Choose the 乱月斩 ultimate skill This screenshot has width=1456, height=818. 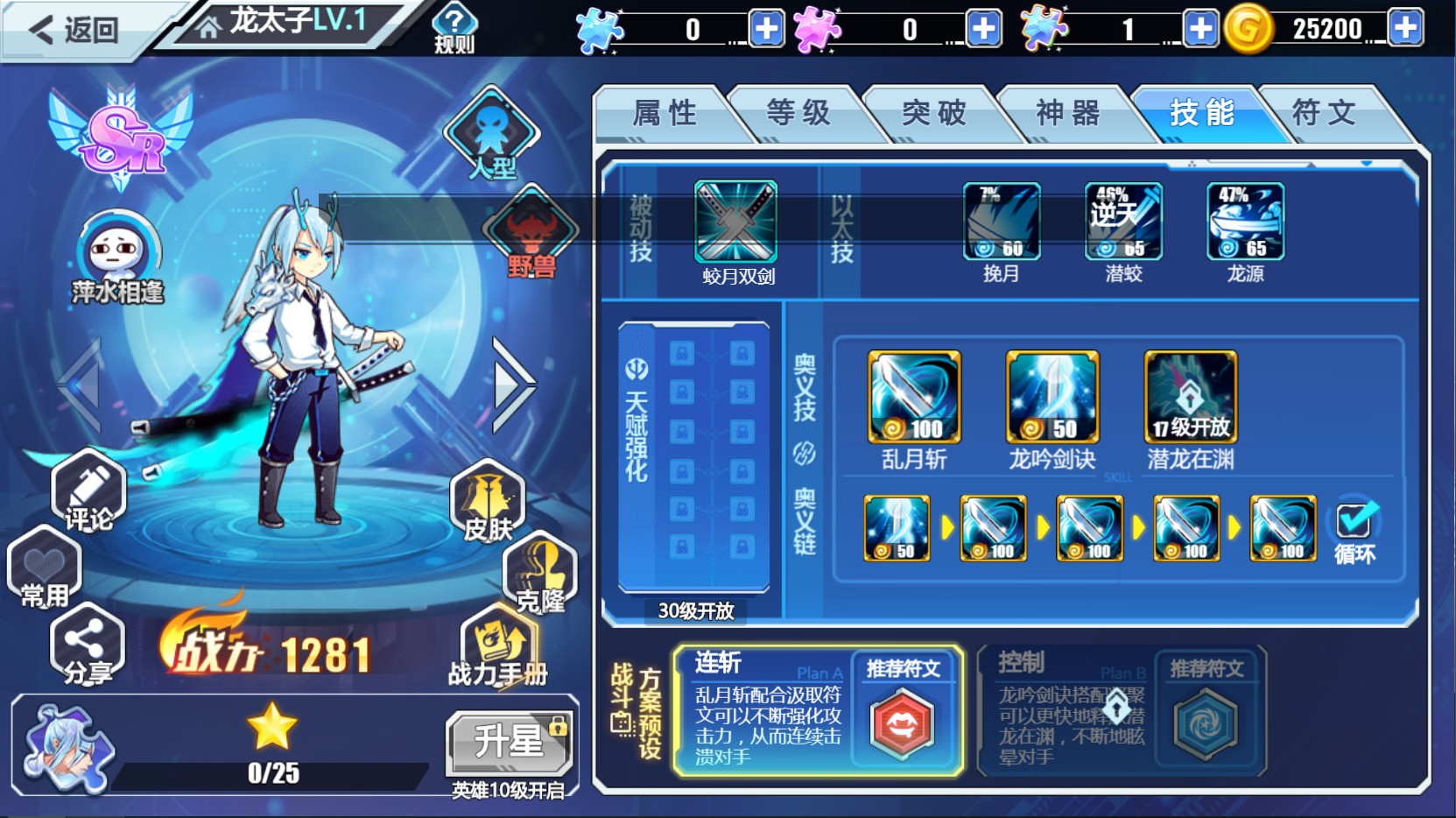pyautogui.click(x=914, y=398)
